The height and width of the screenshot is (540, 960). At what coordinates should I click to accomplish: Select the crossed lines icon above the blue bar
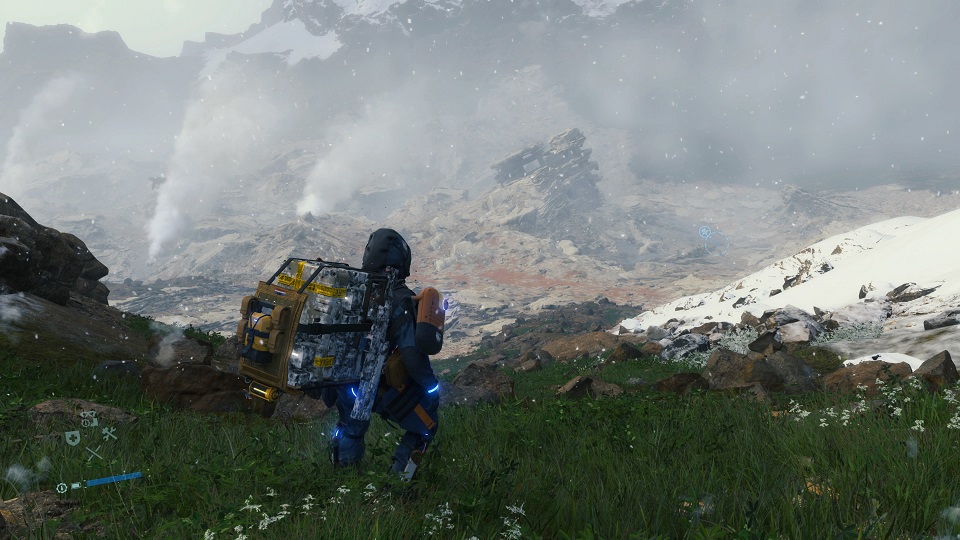[x=92, y=454]
